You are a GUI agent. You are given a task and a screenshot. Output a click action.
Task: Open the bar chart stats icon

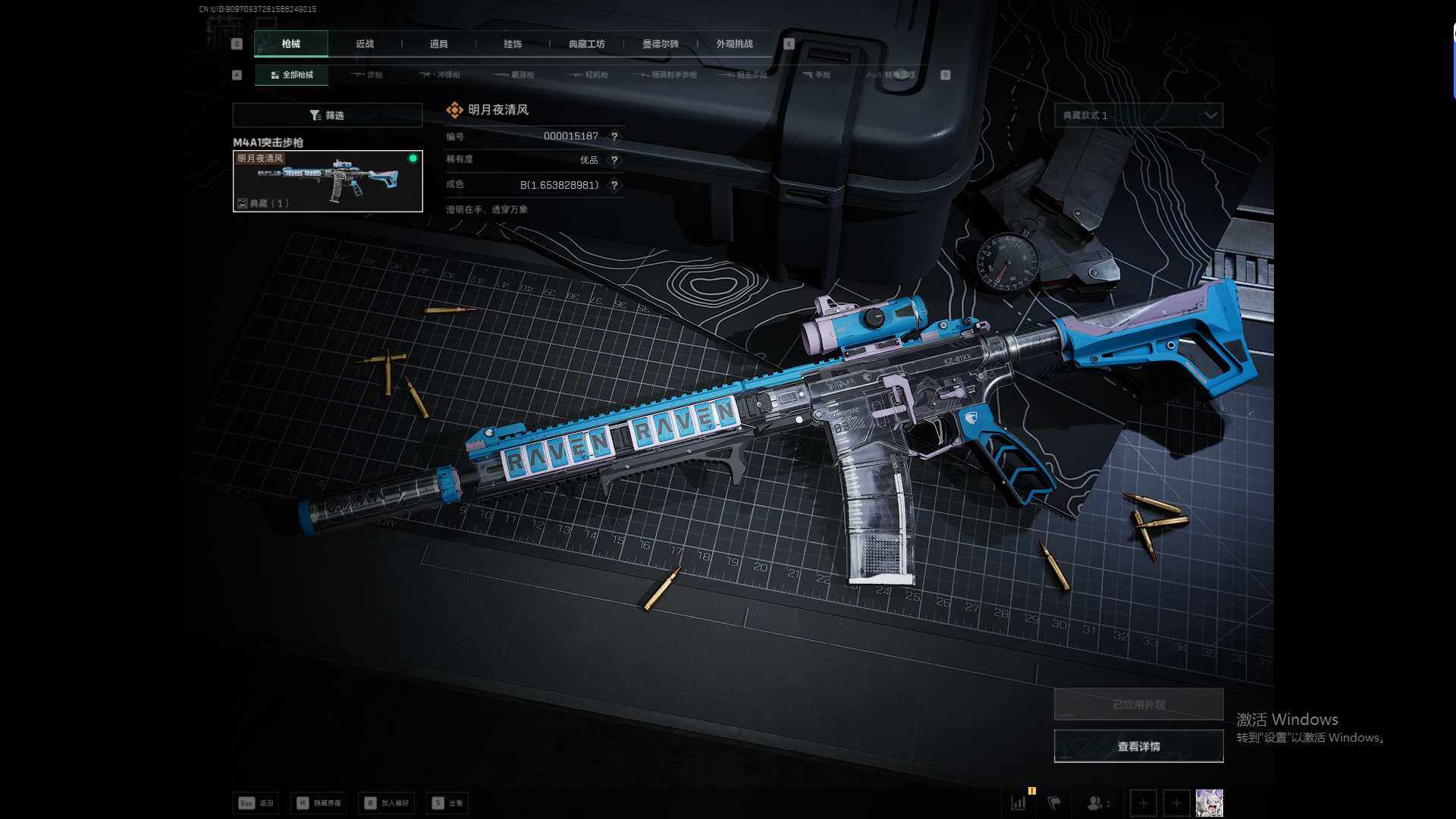(x=1018, y=802)
